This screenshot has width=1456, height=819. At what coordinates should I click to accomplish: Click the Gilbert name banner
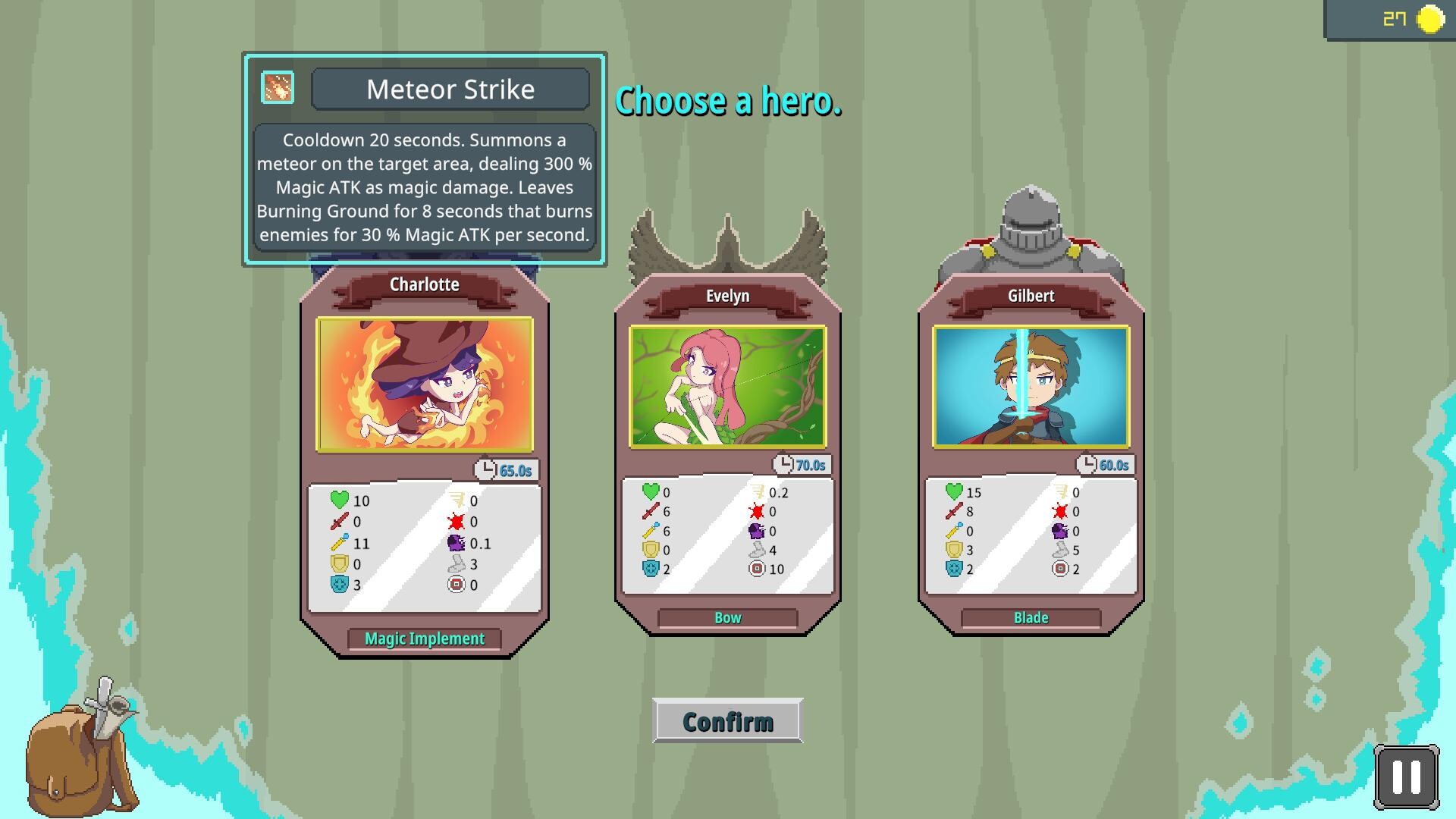(1031, 296)
